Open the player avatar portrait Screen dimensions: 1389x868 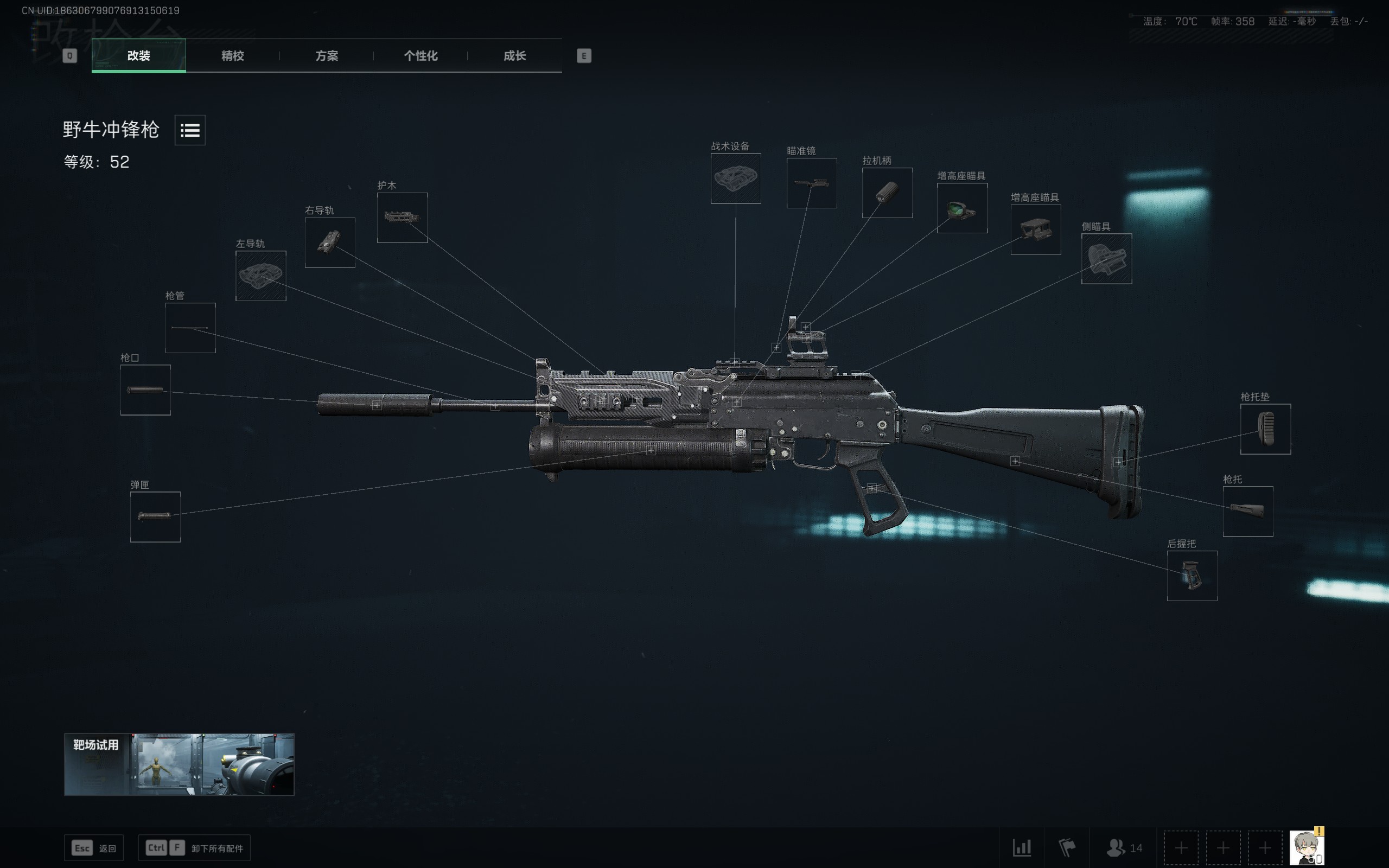1307,847
